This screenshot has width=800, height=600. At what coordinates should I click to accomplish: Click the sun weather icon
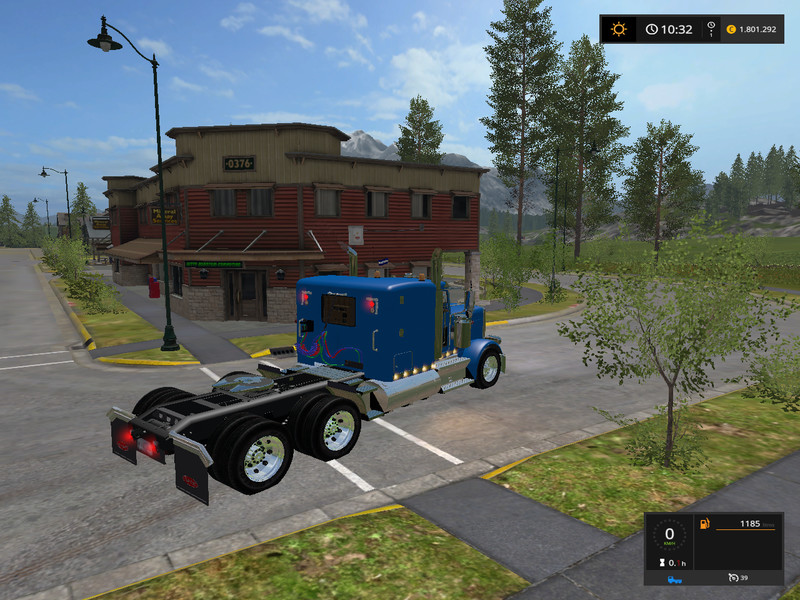619,29
